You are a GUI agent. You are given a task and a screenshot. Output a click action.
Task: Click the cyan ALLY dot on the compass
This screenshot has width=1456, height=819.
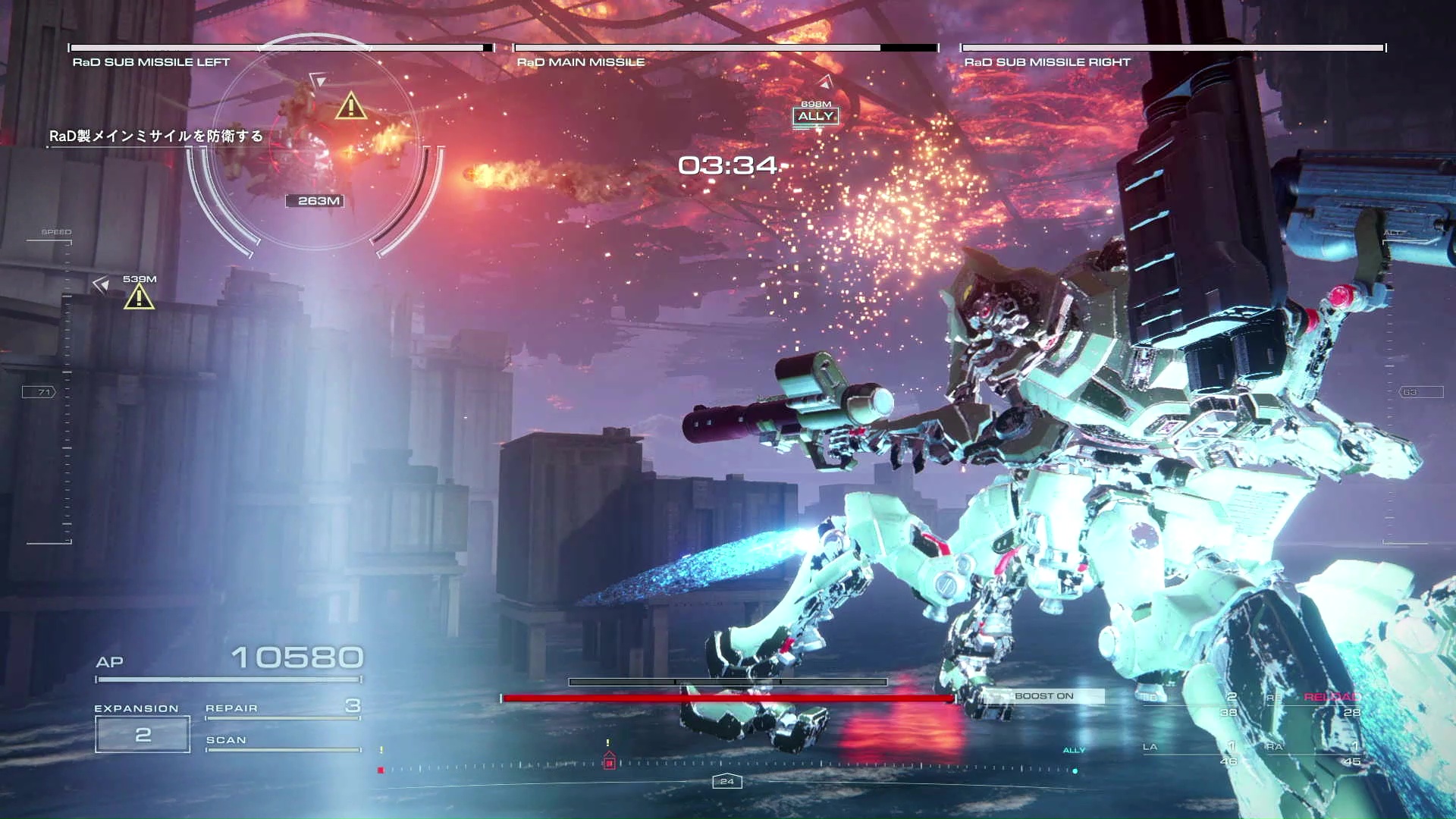pyautogui.click(x=1075, y=770)
